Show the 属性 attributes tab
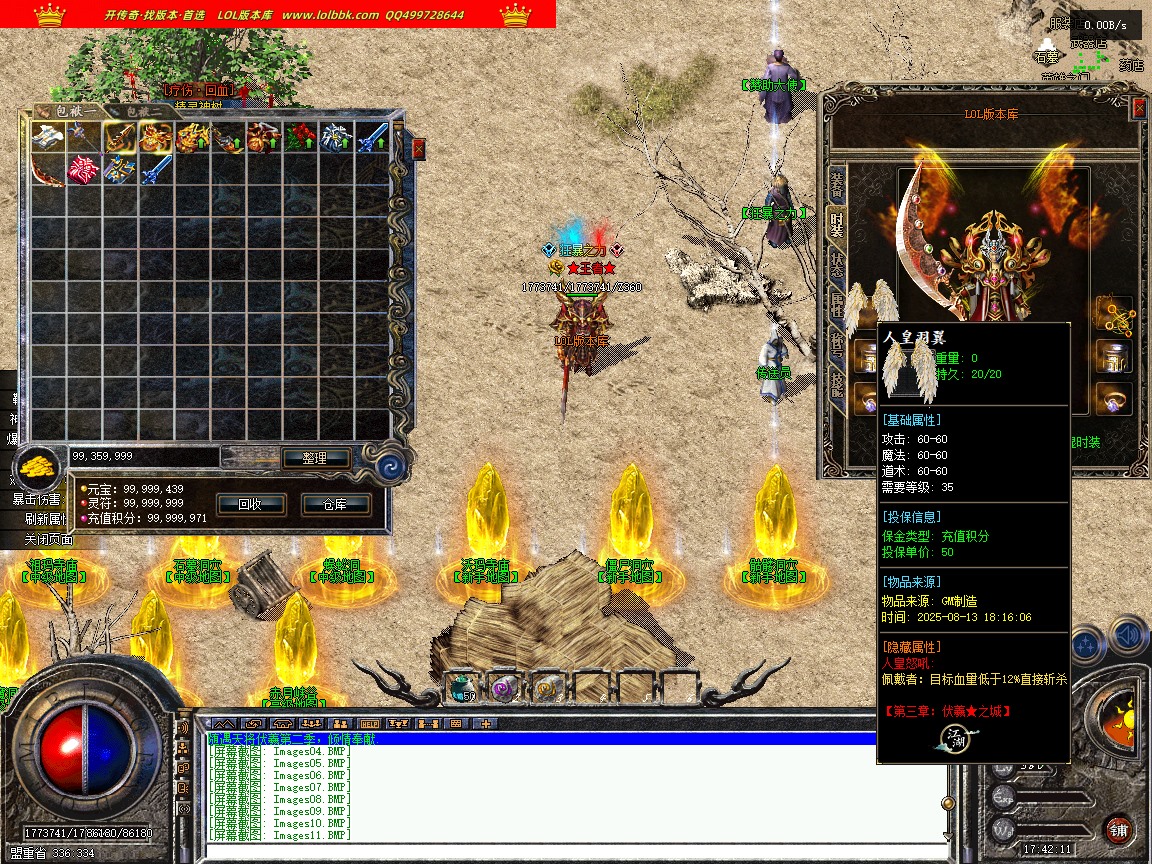 pyautogui.click(x=836, y=304)
